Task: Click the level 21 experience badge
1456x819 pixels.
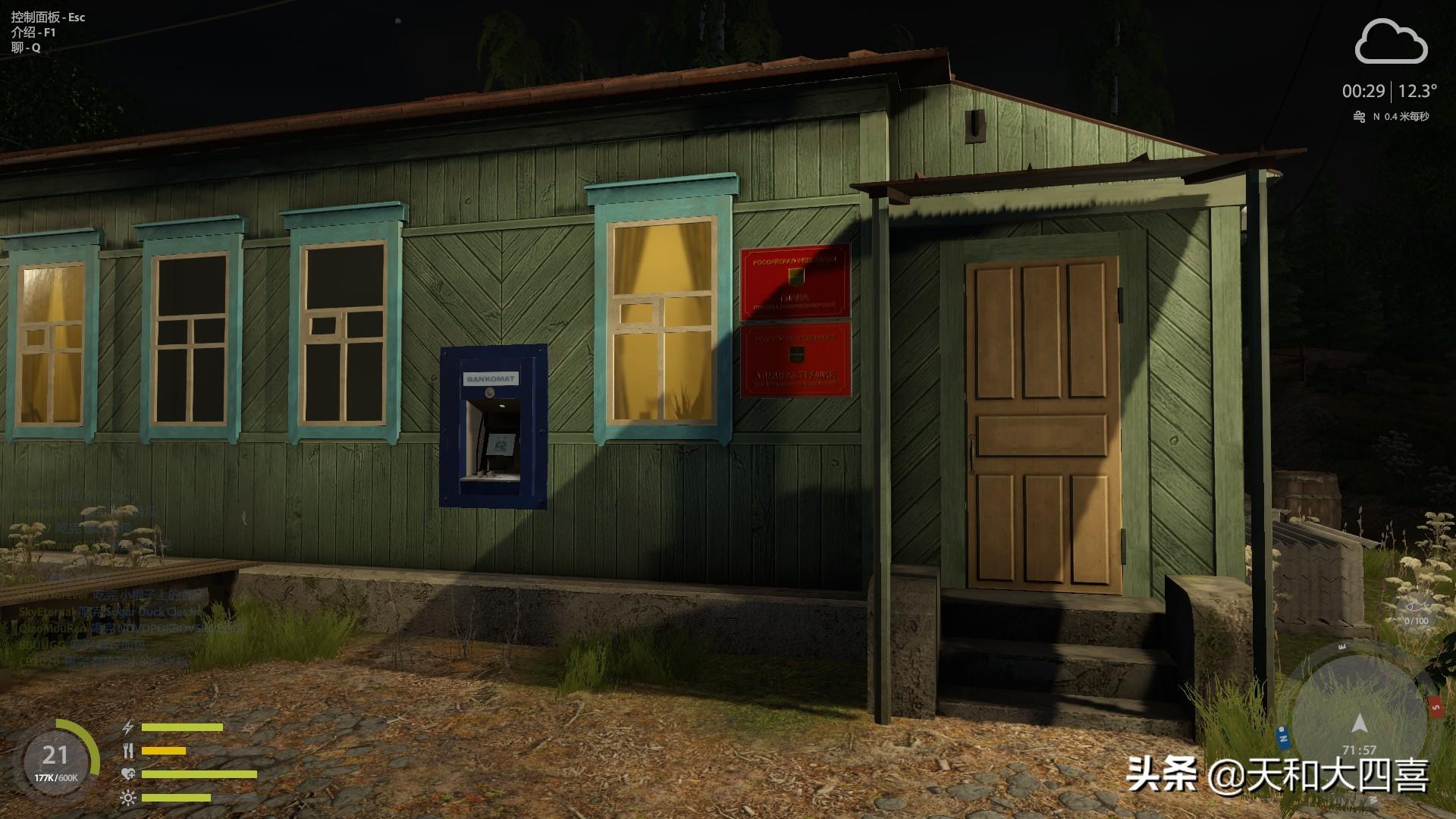Action: click(55, 760)
